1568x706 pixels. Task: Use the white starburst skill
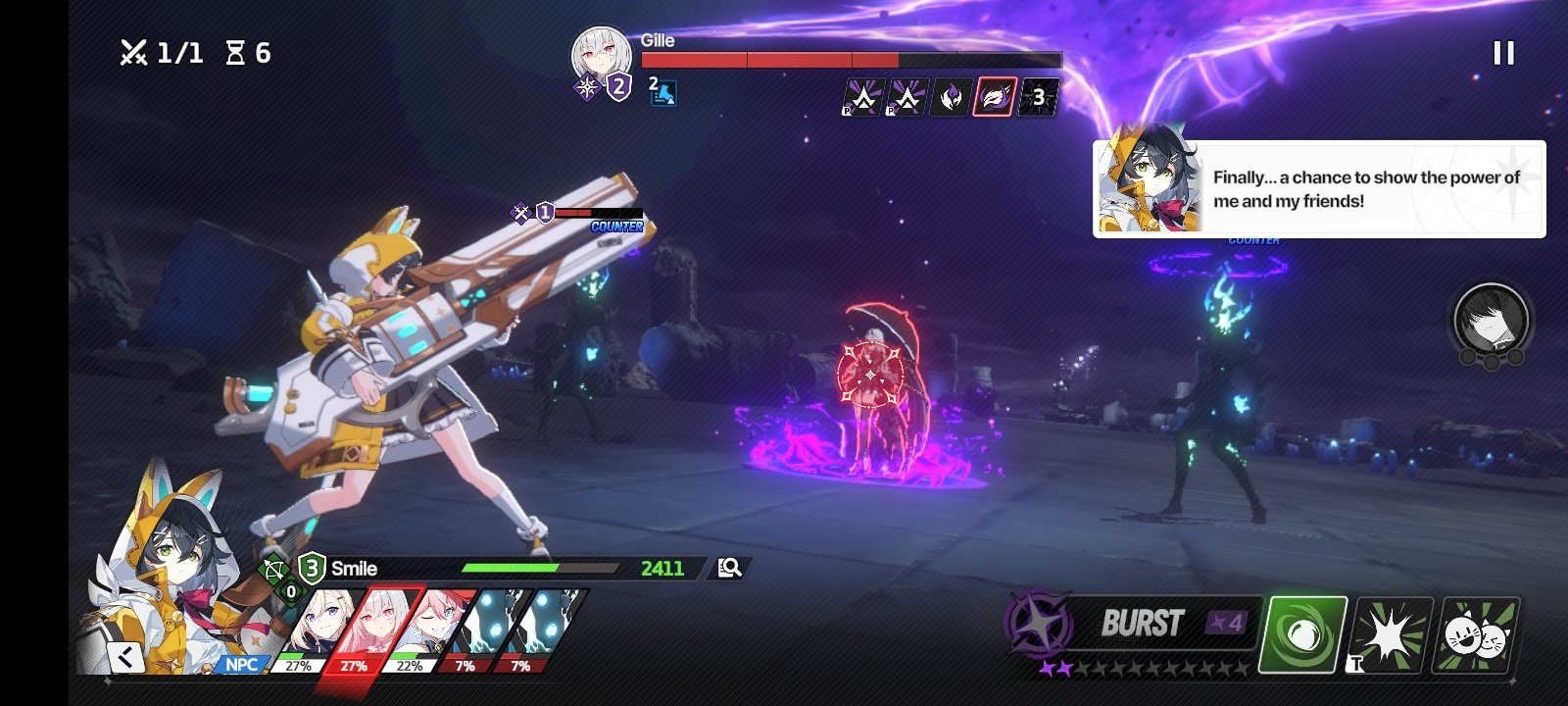pyautogui.click(x=1392, y=635)
